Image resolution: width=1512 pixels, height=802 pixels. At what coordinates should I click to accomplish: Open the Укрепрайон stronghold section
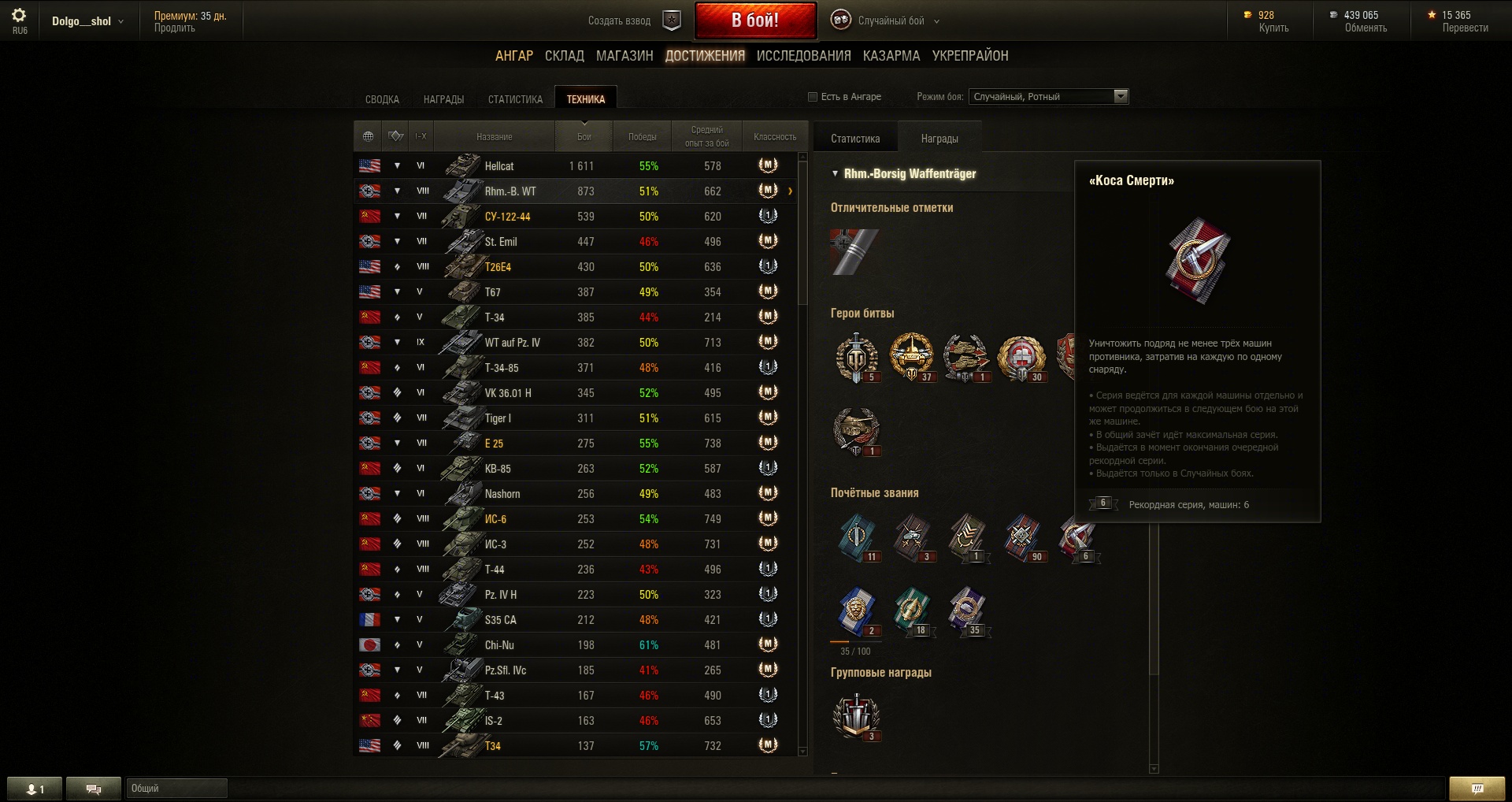coord(970,56)
